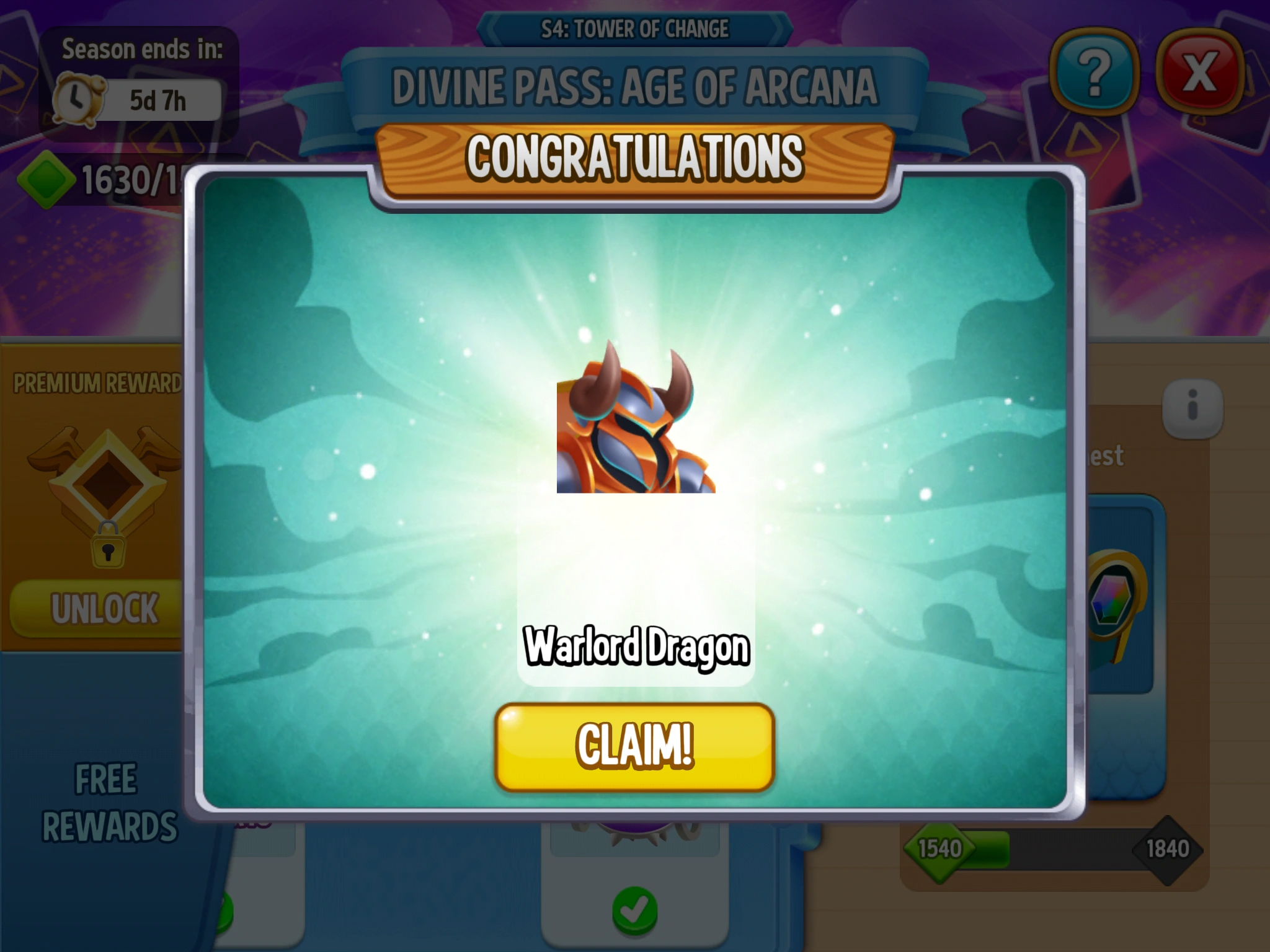This screenshot has height=952, width=1270.
Task: Open the S4: Tower of Change banner
Action: click(635, 28)
